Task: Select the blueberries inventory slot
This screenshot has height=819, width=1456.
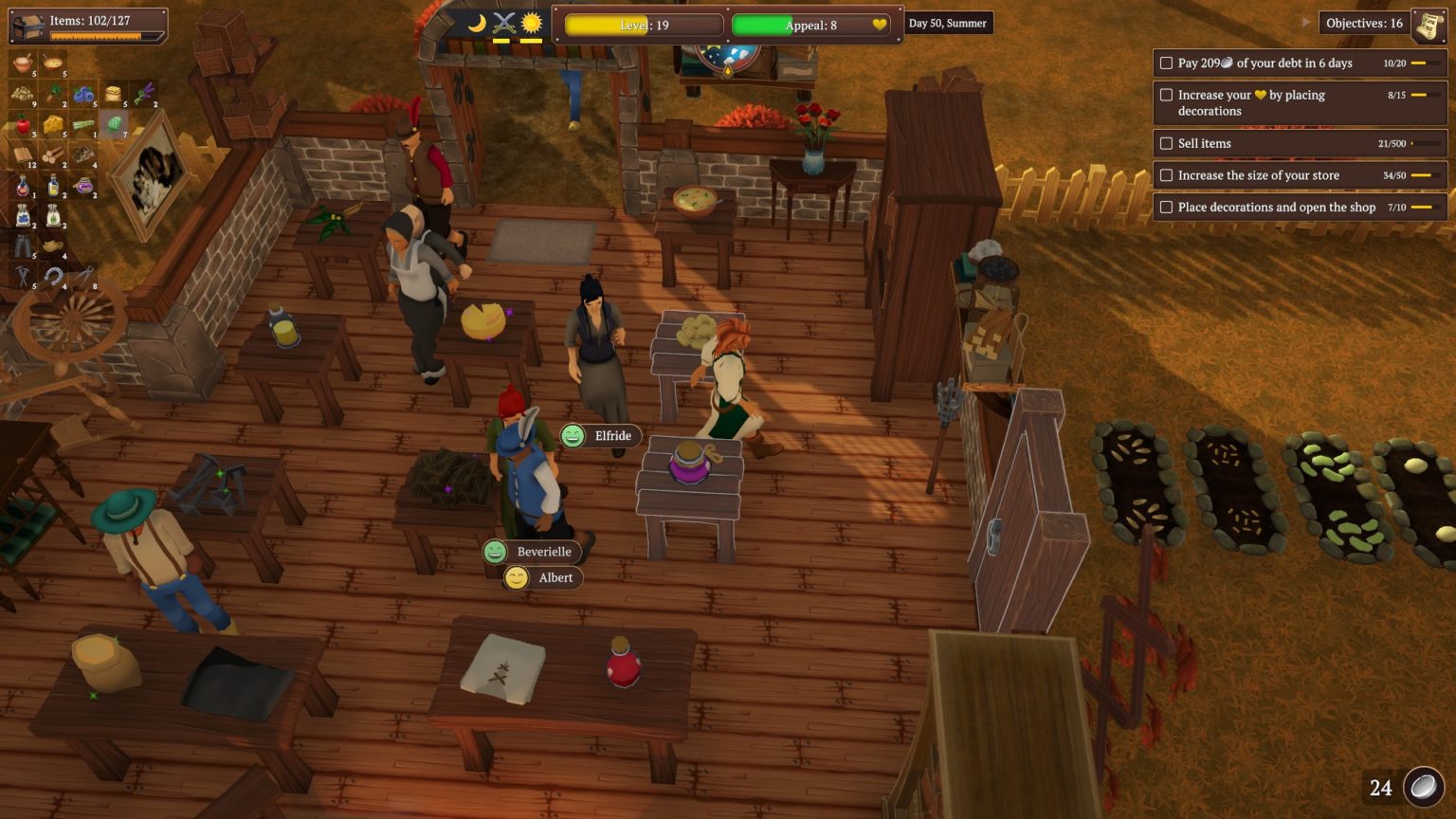Action: (83, 94)
